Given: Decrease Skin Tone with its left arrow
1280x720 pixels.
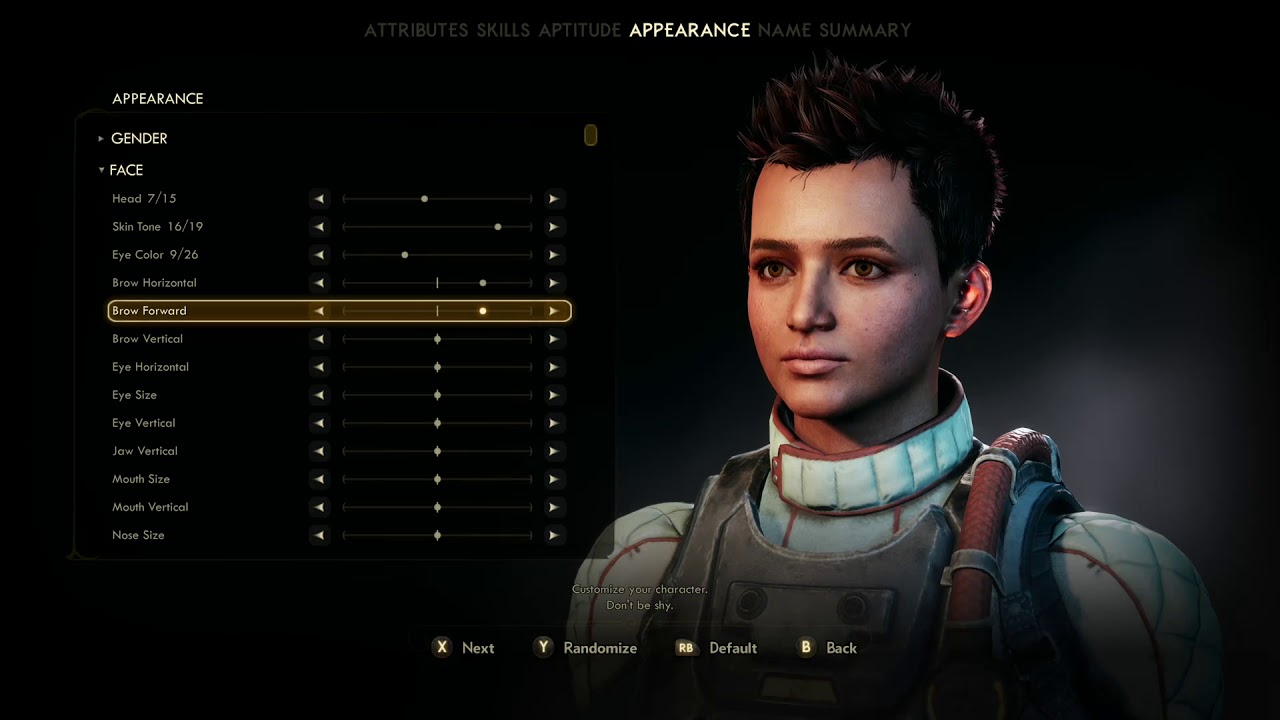Looking at the screenshot, I should (319, 227).
